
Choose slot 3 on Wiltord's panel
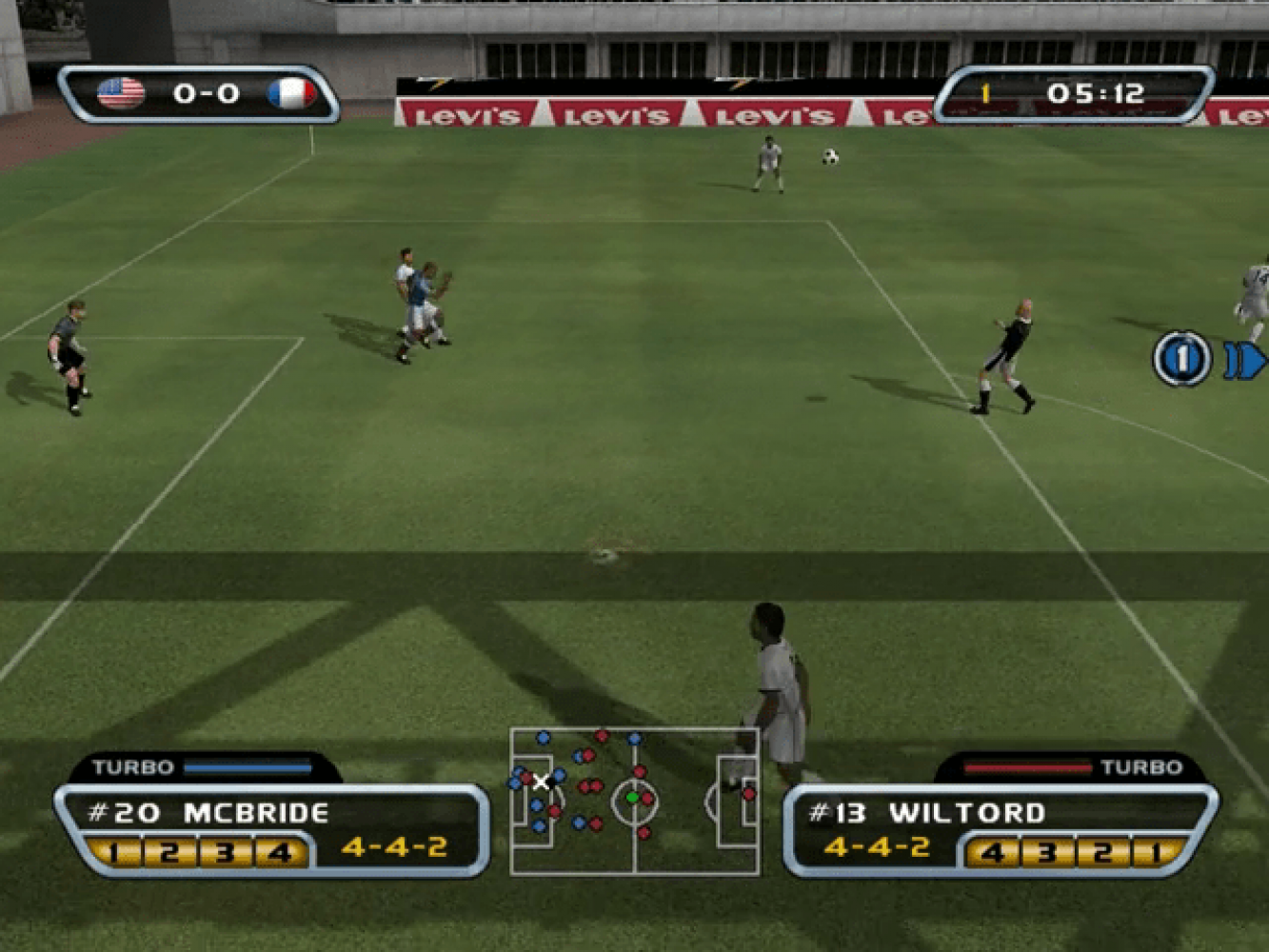1047,851
